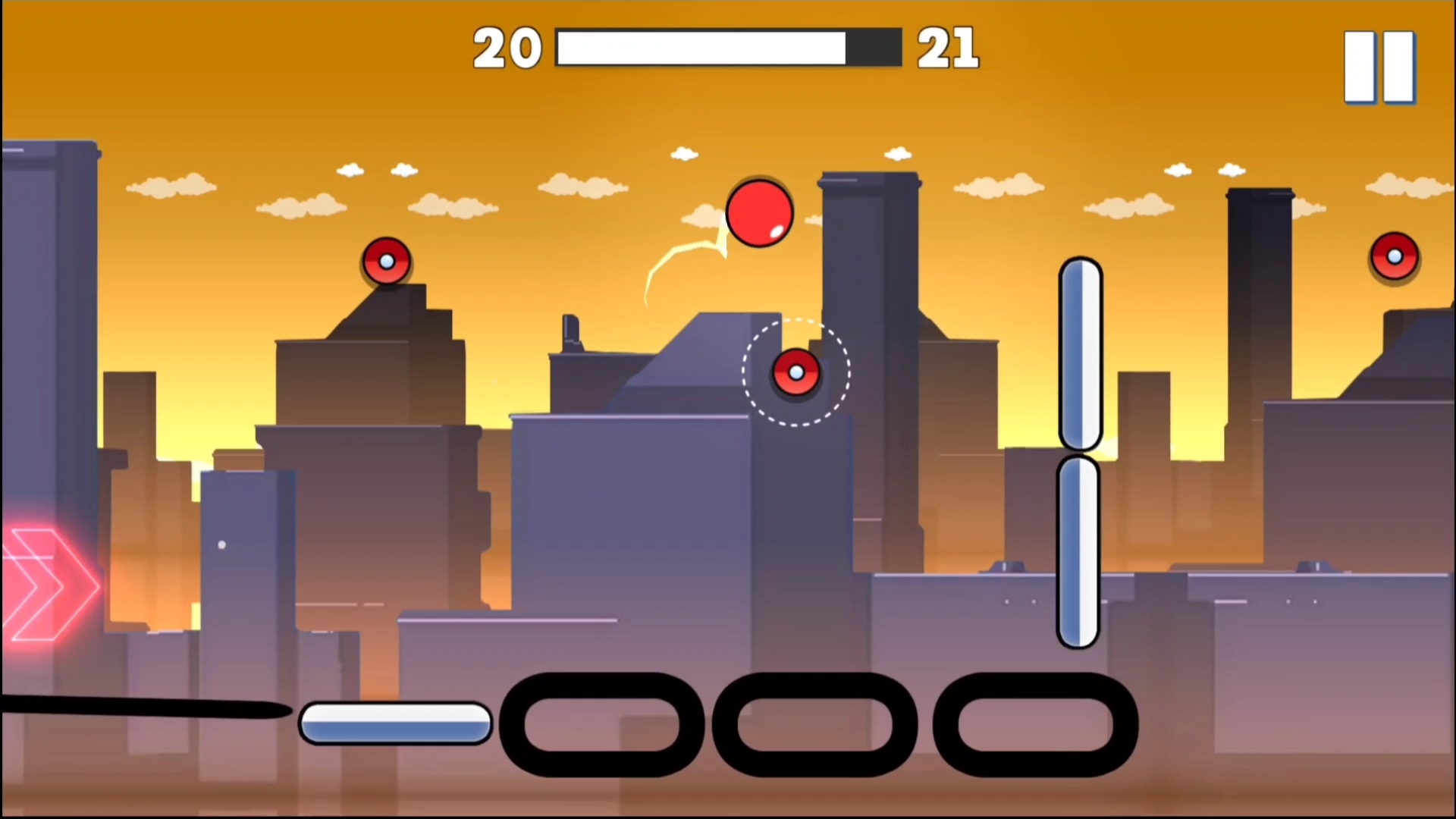Select the score number 21 on the right
The width and height of the screenshot is (1456, 819).
pos(947,47)
